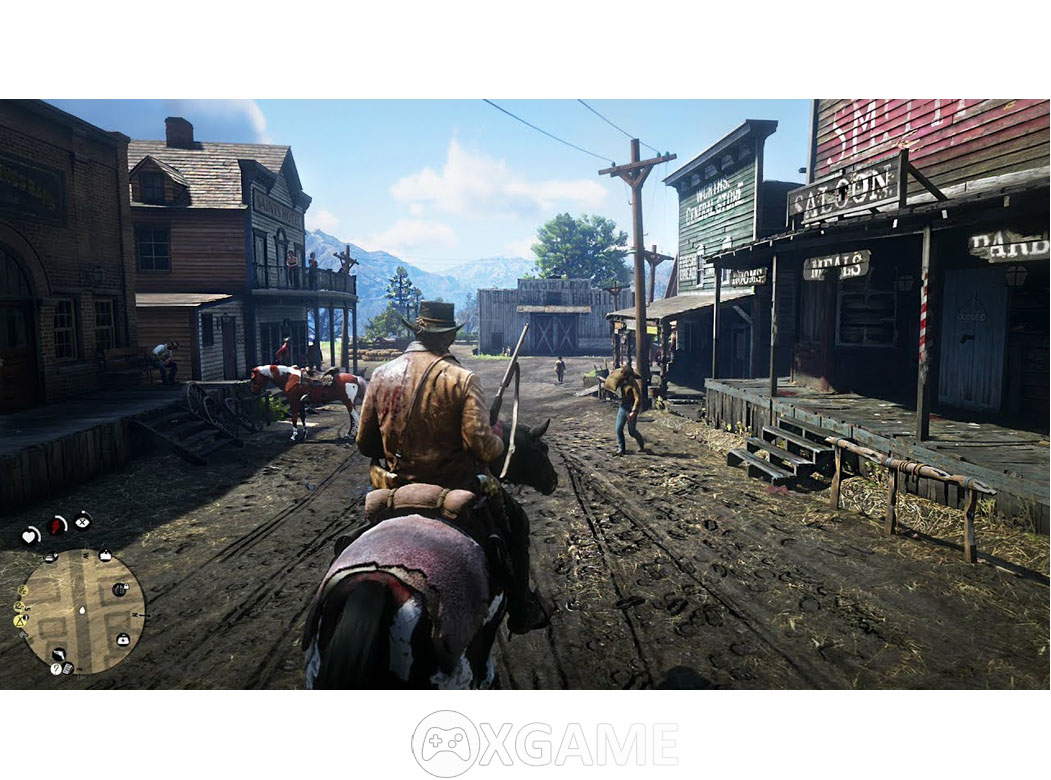Select the yellow camp tent marker
This screenshot has height=780, width=1051.
click(20, 620)
